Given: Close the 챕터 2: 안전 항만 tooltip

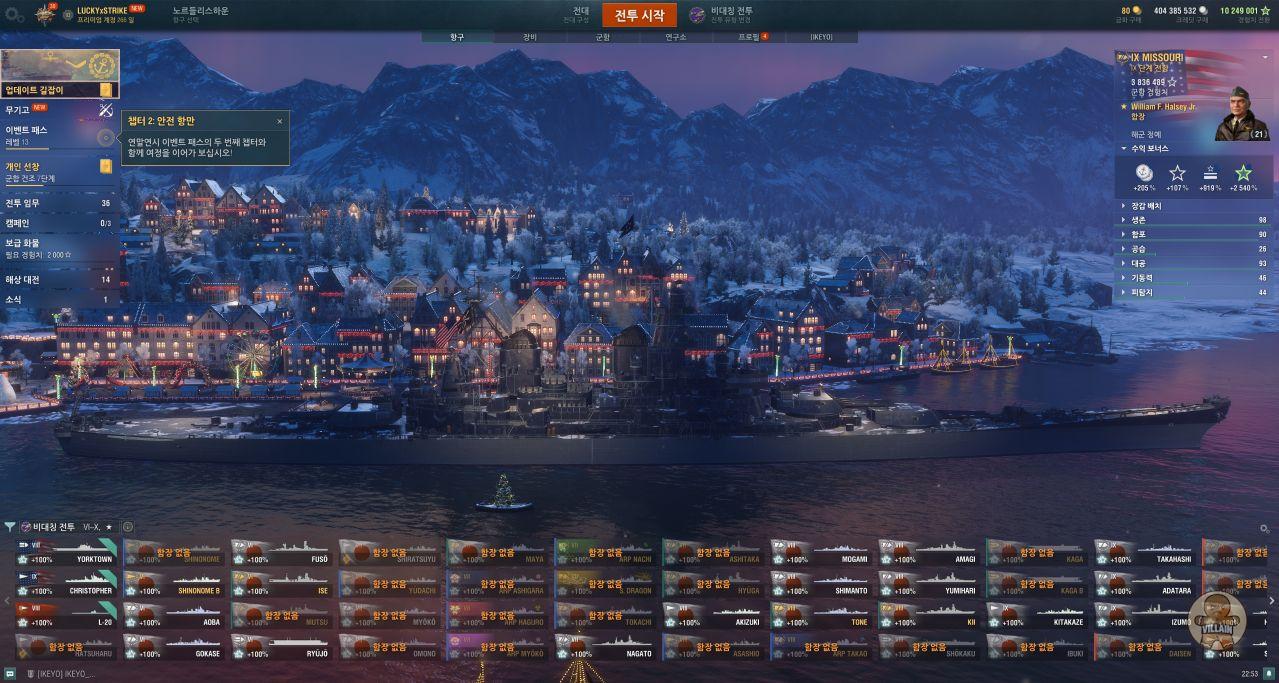Looking at the screenshot, I should tap(279, 121).
